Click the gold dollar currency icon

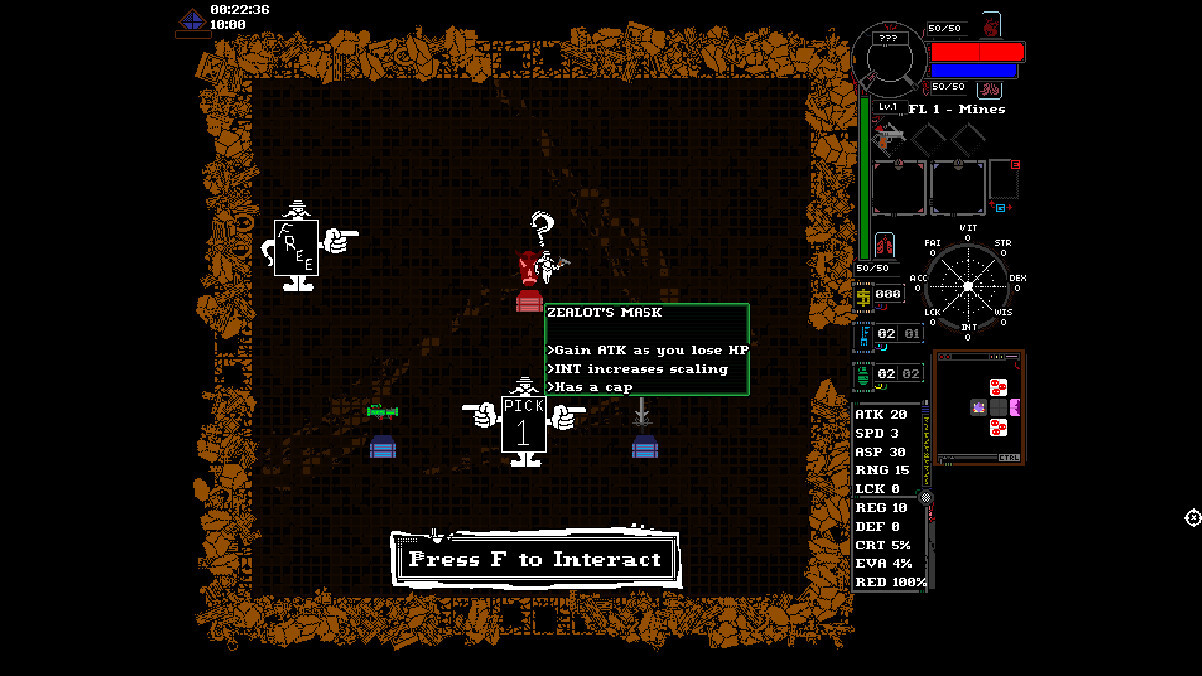[863, 295]
